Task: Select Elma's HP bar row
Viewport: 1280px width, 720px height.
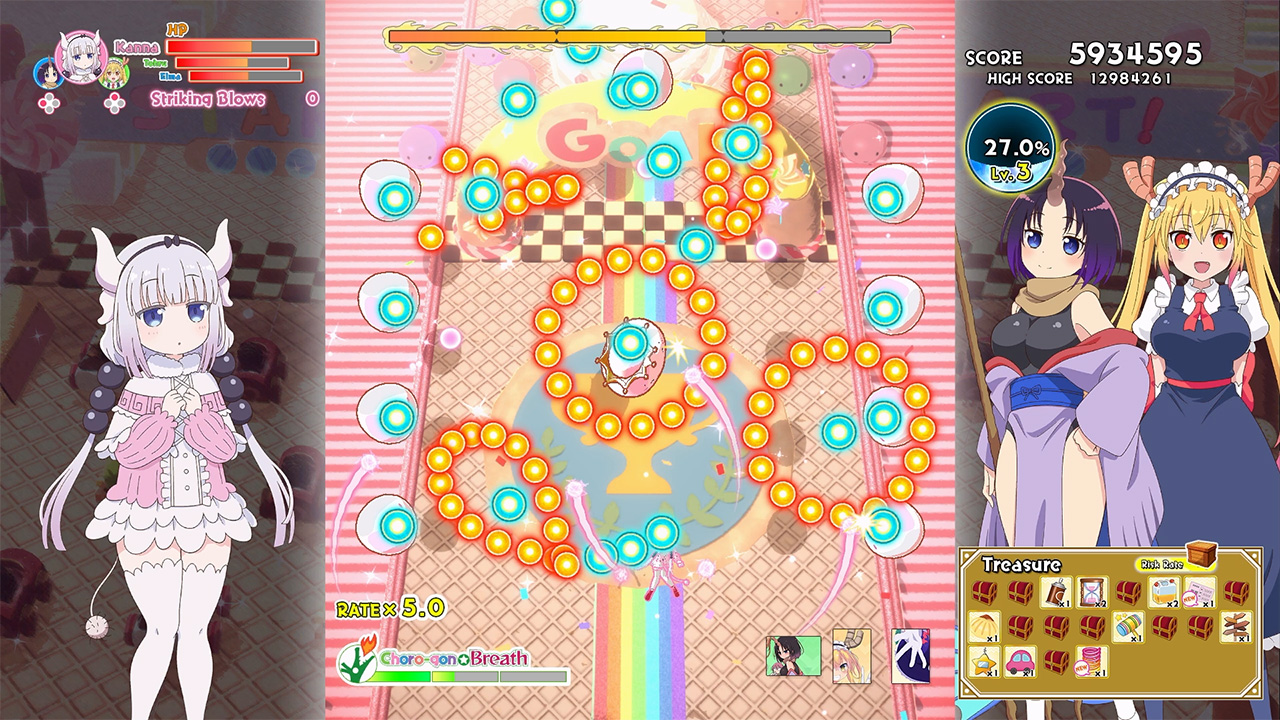Action: click(244, 77)
